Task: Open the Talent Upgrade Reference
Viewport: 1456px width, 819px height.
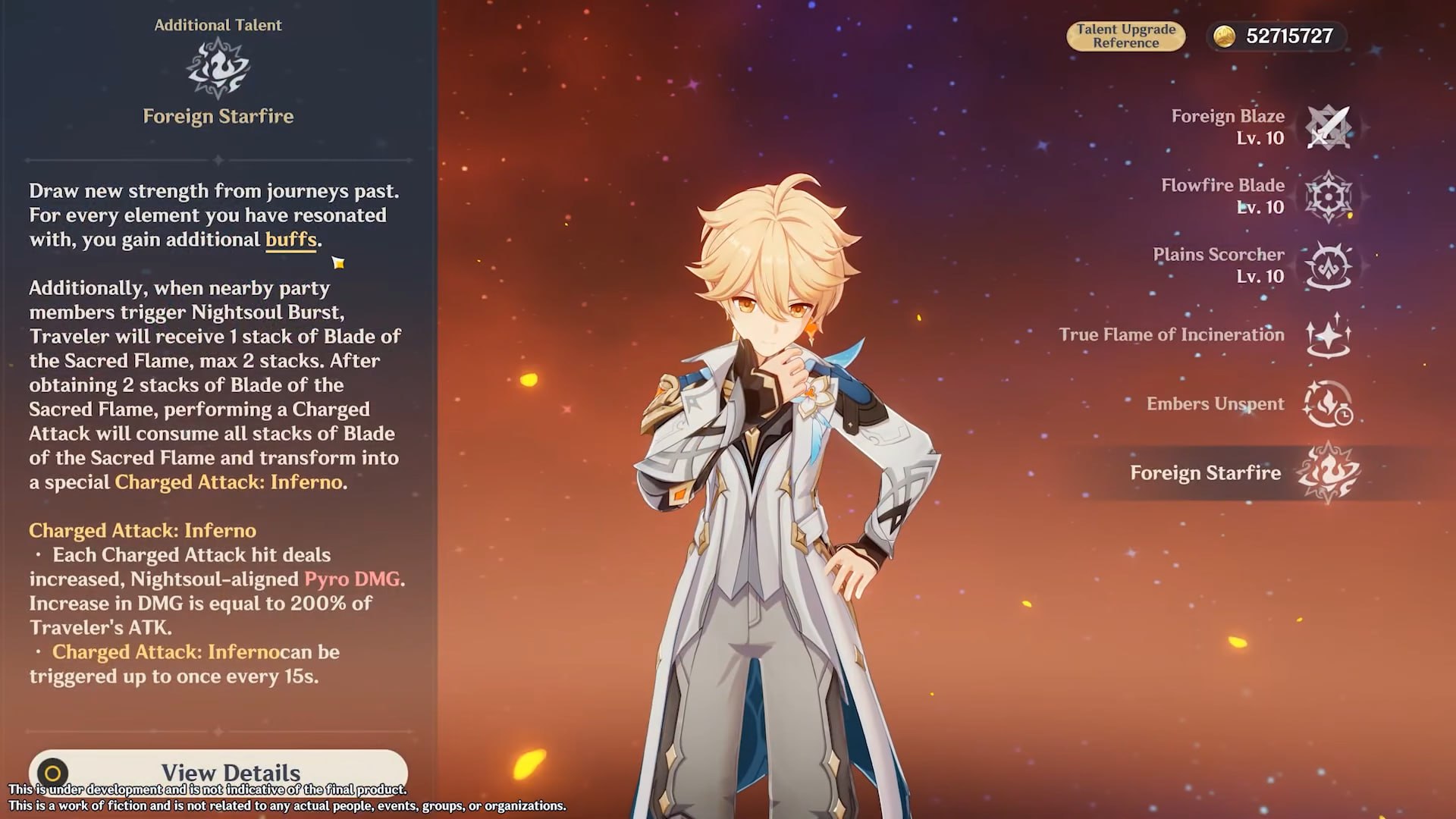Action: click(x=1125, y=36)
